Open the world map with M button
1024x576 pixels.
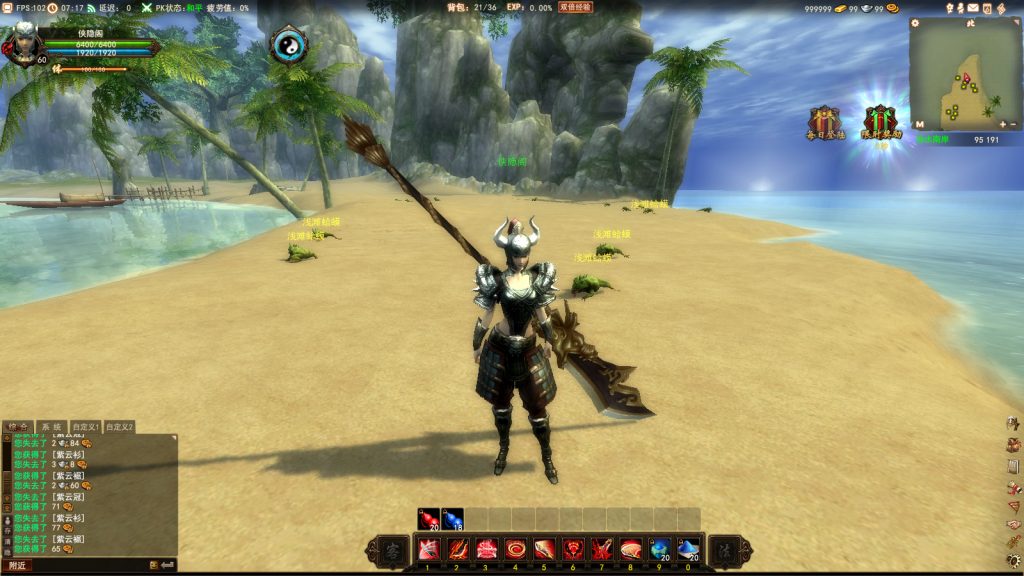(x=919, y=125)
